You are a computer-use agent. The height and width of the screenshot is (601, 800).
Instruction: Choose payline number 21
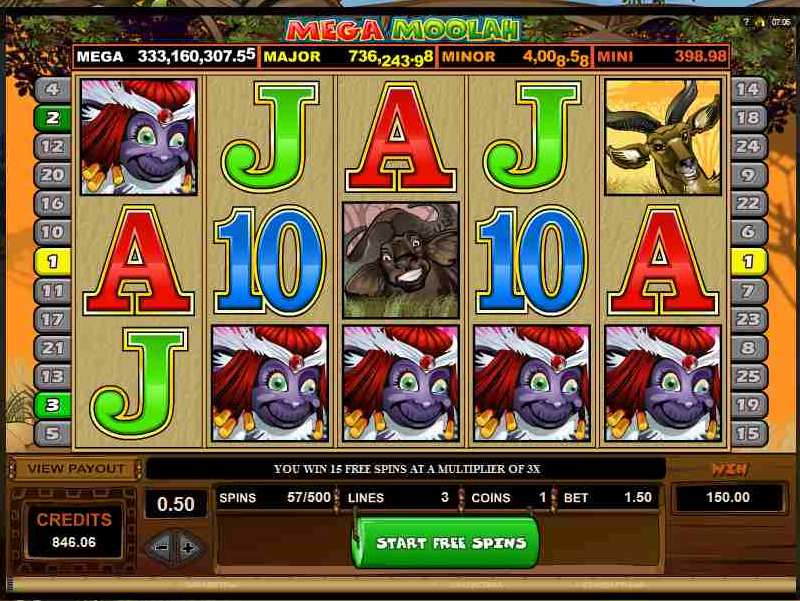point(52,348)
